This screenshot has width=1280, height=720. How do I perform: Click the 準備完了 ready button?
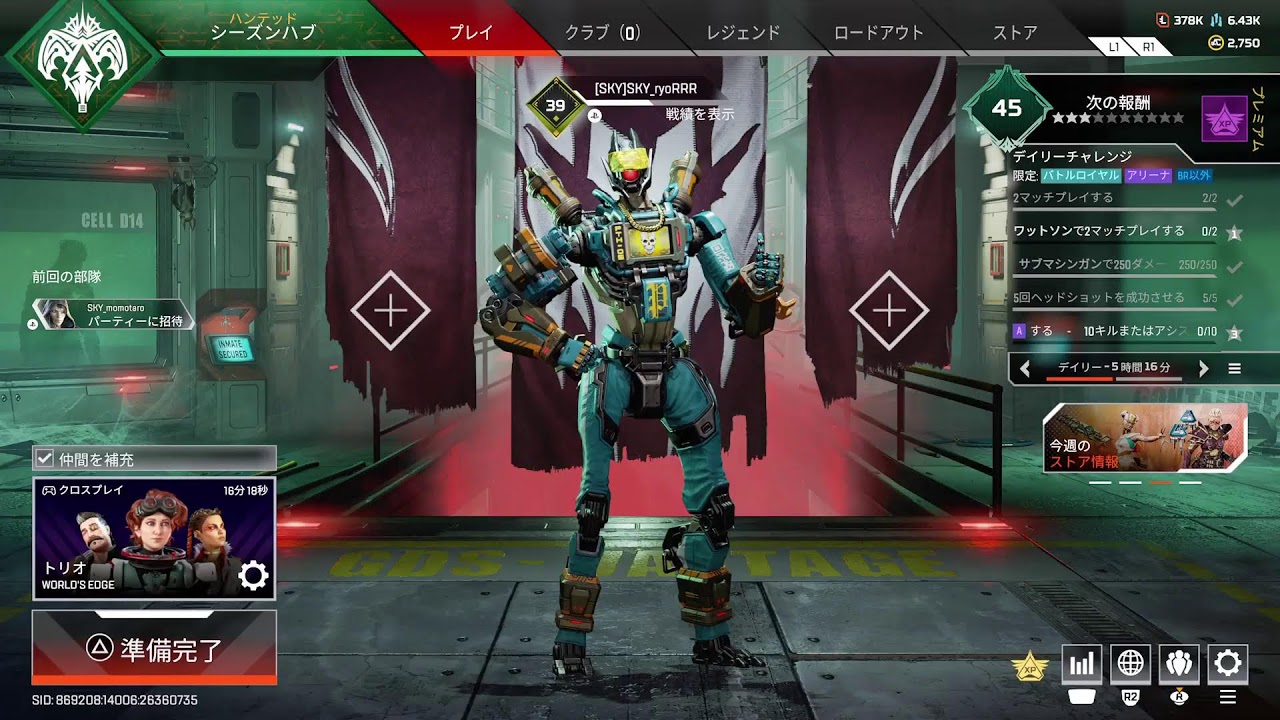point(154,648)
